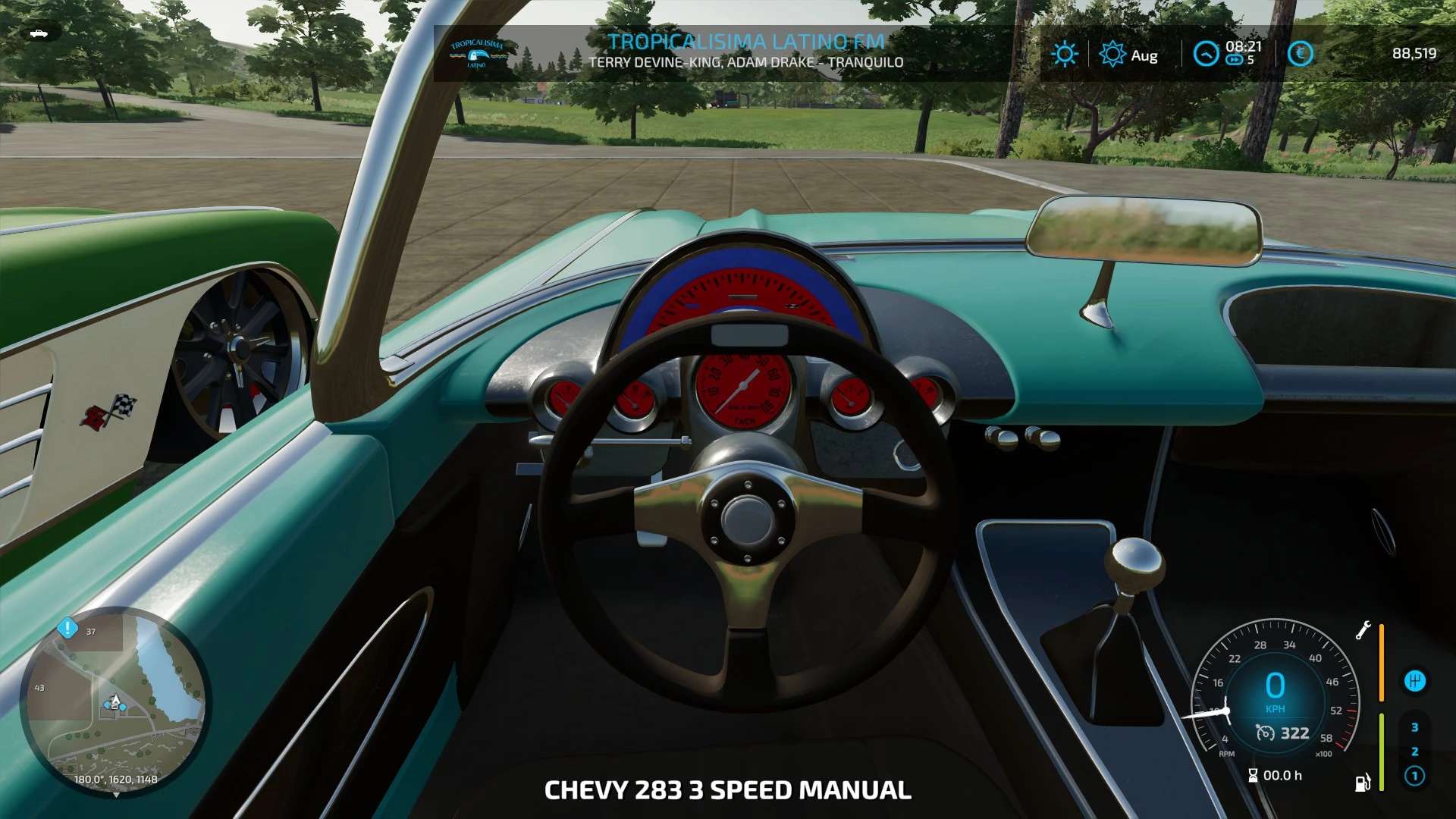Click the fuel pump icon
1456x819 pixels.
click(x=1363, y=782)
